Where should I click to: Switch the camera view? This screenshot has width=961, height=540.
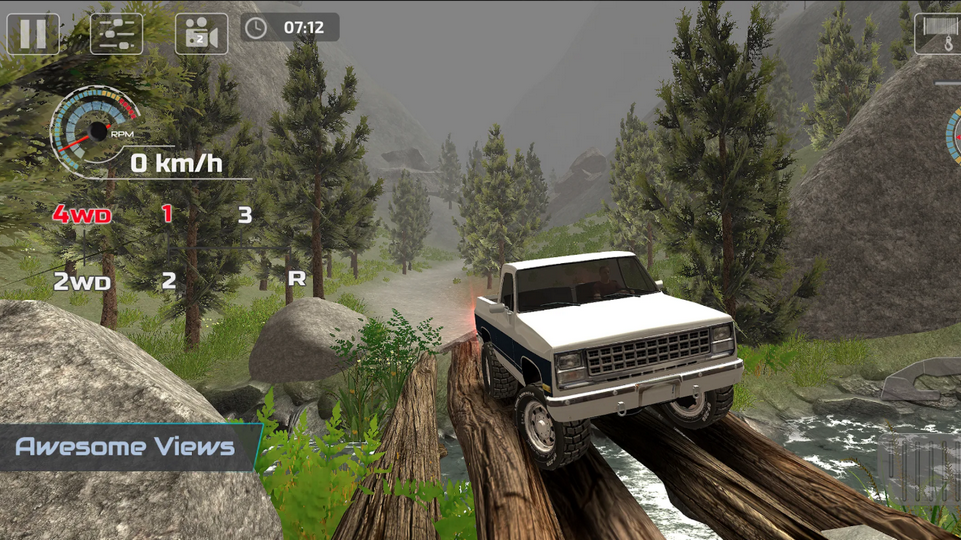(201, 33)
